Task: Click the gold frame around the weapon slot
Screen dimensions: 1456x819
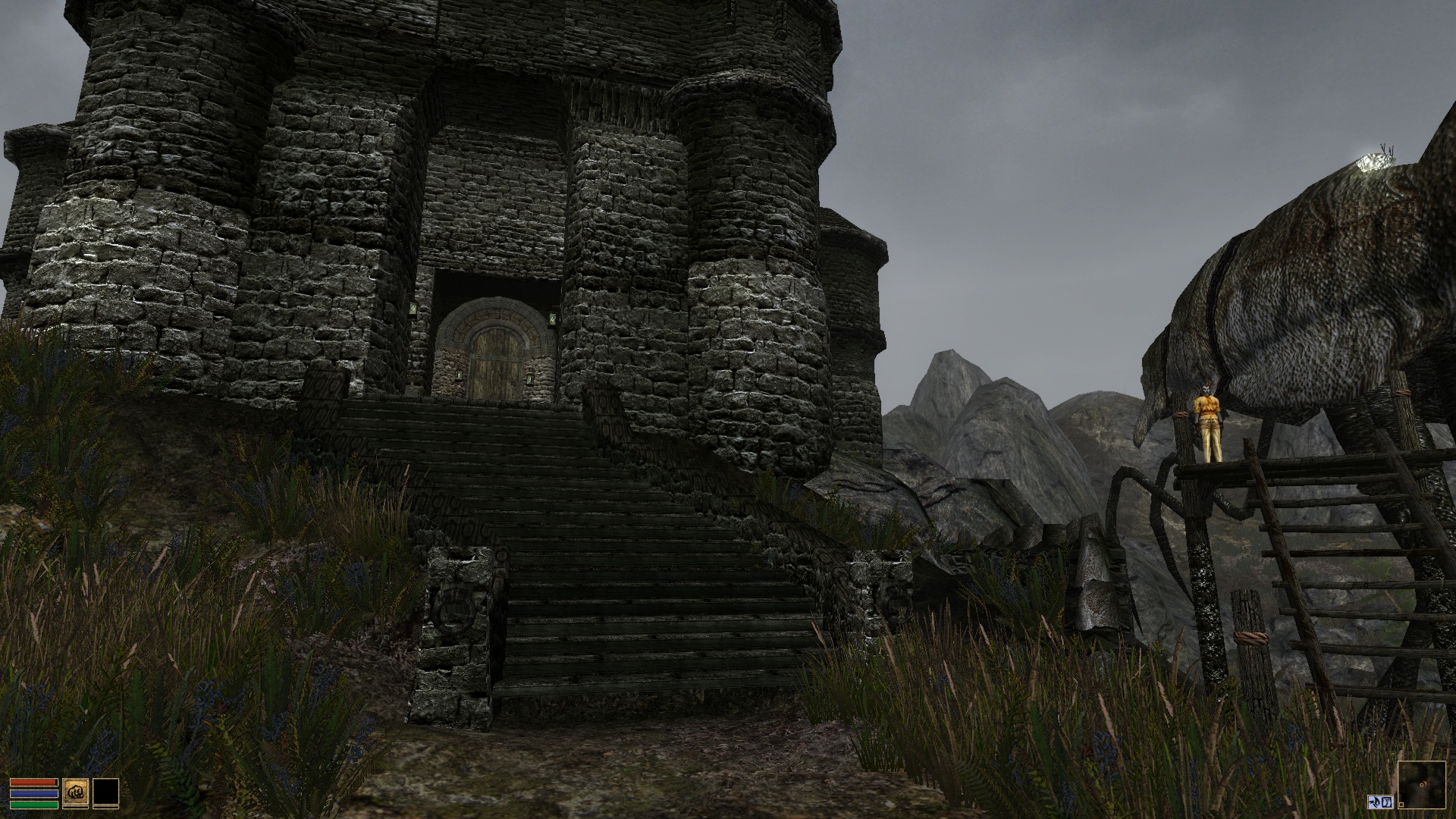Action: click(76, 779)
